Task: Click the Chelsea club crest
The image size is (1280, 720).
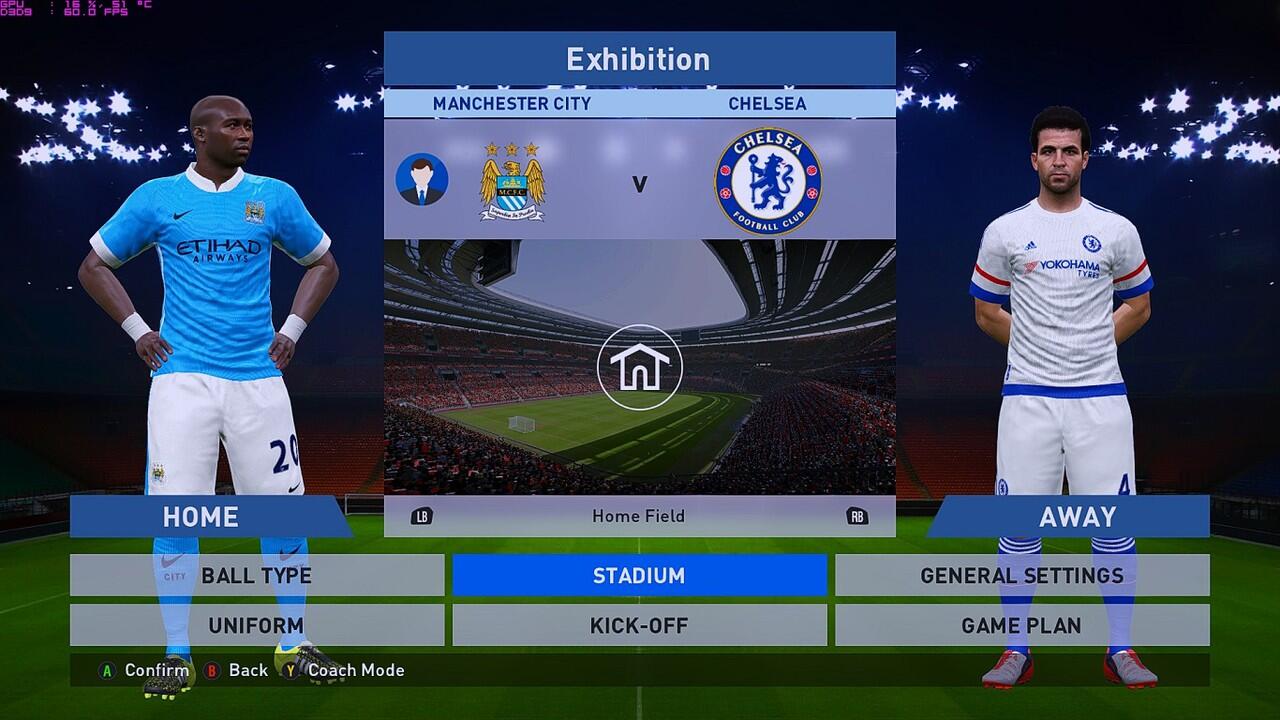Action: [x=767, y=181]
